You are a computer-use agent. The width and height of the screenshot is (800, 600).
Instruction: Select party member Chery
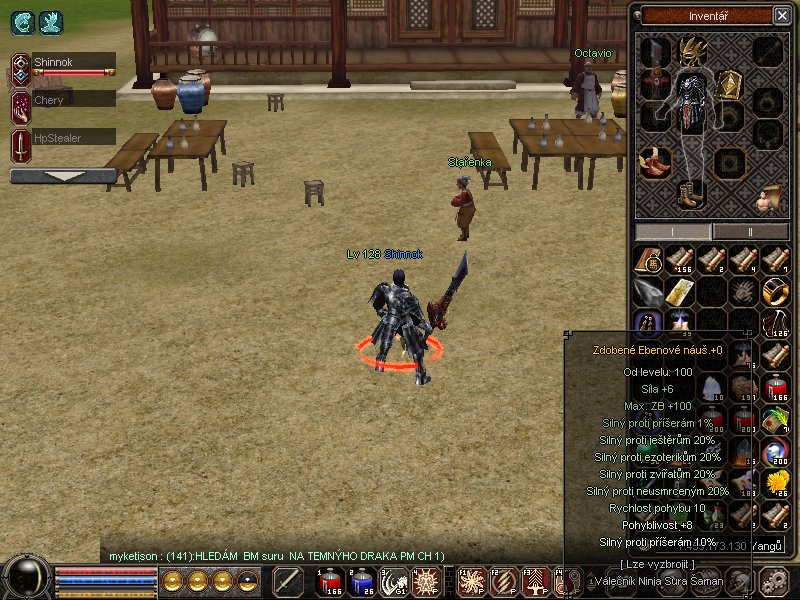click(63, 100)
